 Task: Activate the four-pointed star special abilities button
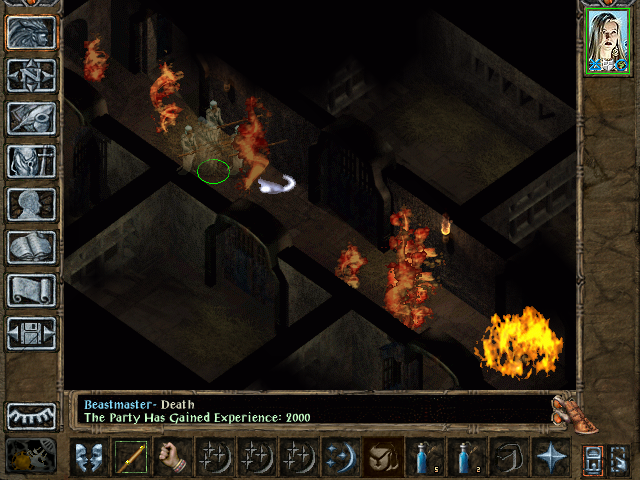click(x=550, y=457)
